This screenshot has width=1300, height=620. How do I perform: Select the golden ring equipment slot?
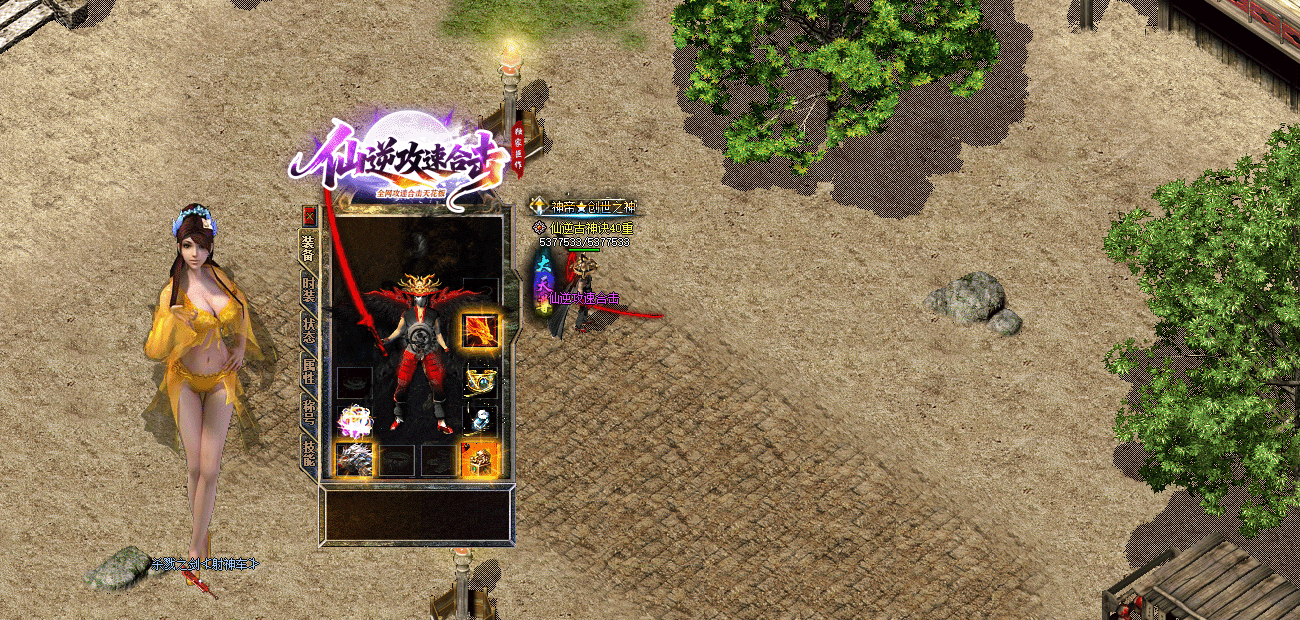tap(480, 382)
